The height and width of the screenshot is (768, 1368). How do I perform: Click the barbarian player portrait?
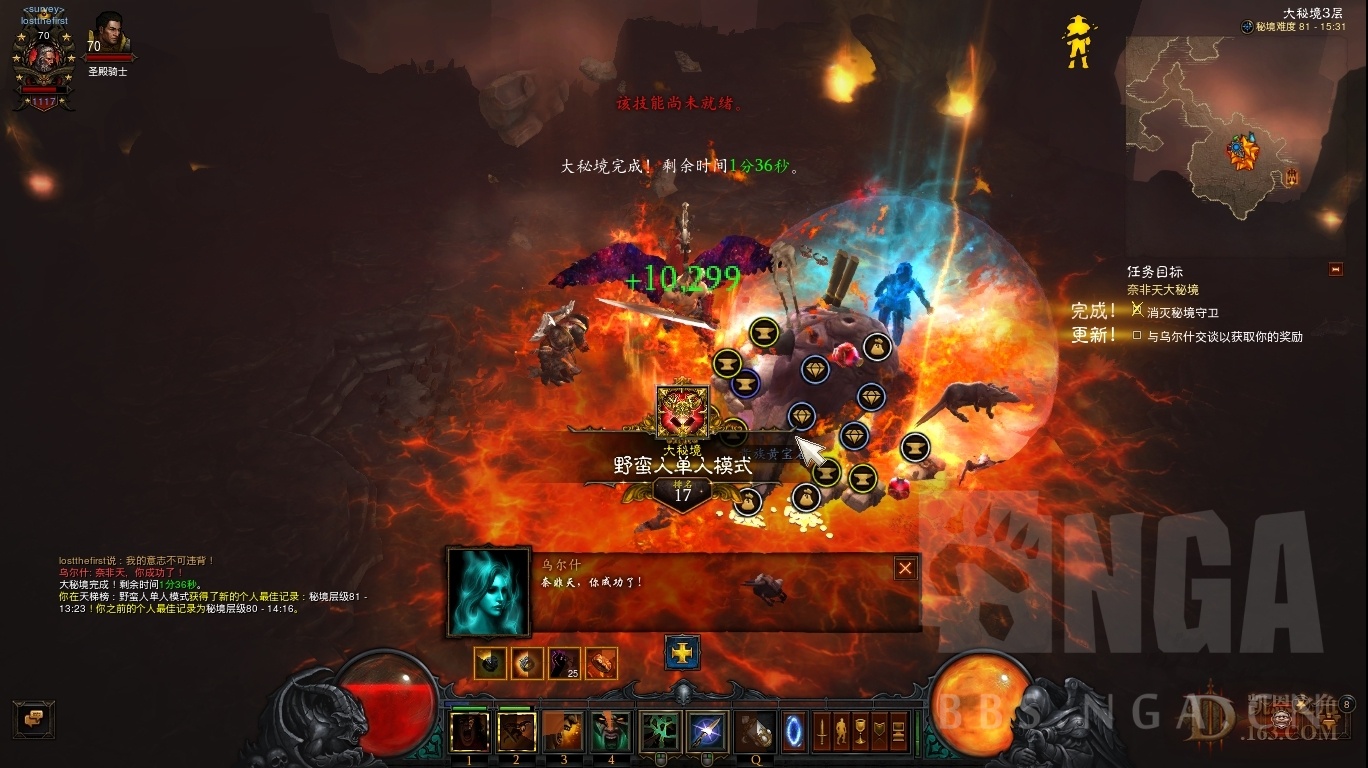(x=42, y=58)
